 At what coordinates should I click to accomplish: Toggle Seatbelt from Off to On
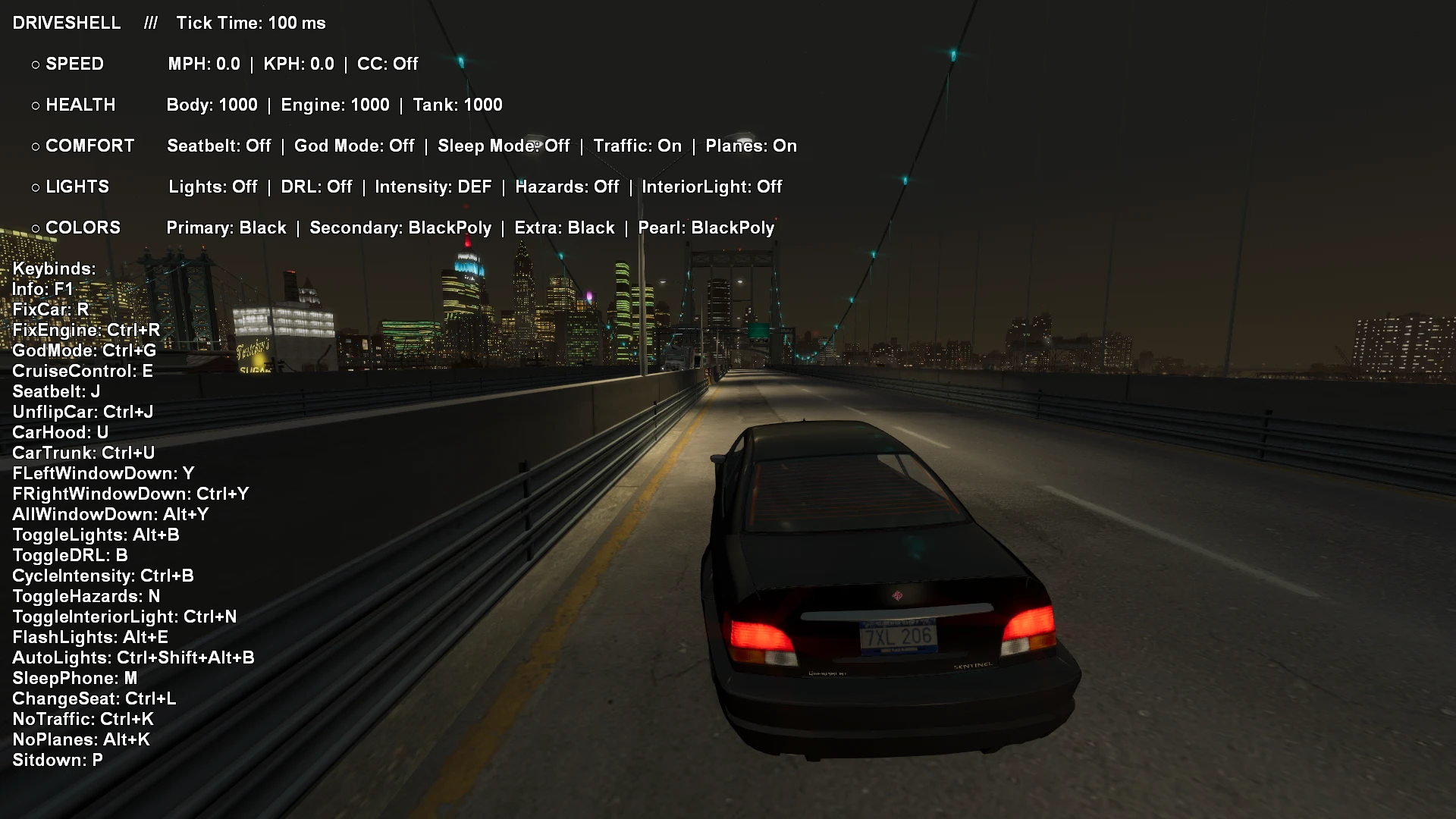[220, 146]
